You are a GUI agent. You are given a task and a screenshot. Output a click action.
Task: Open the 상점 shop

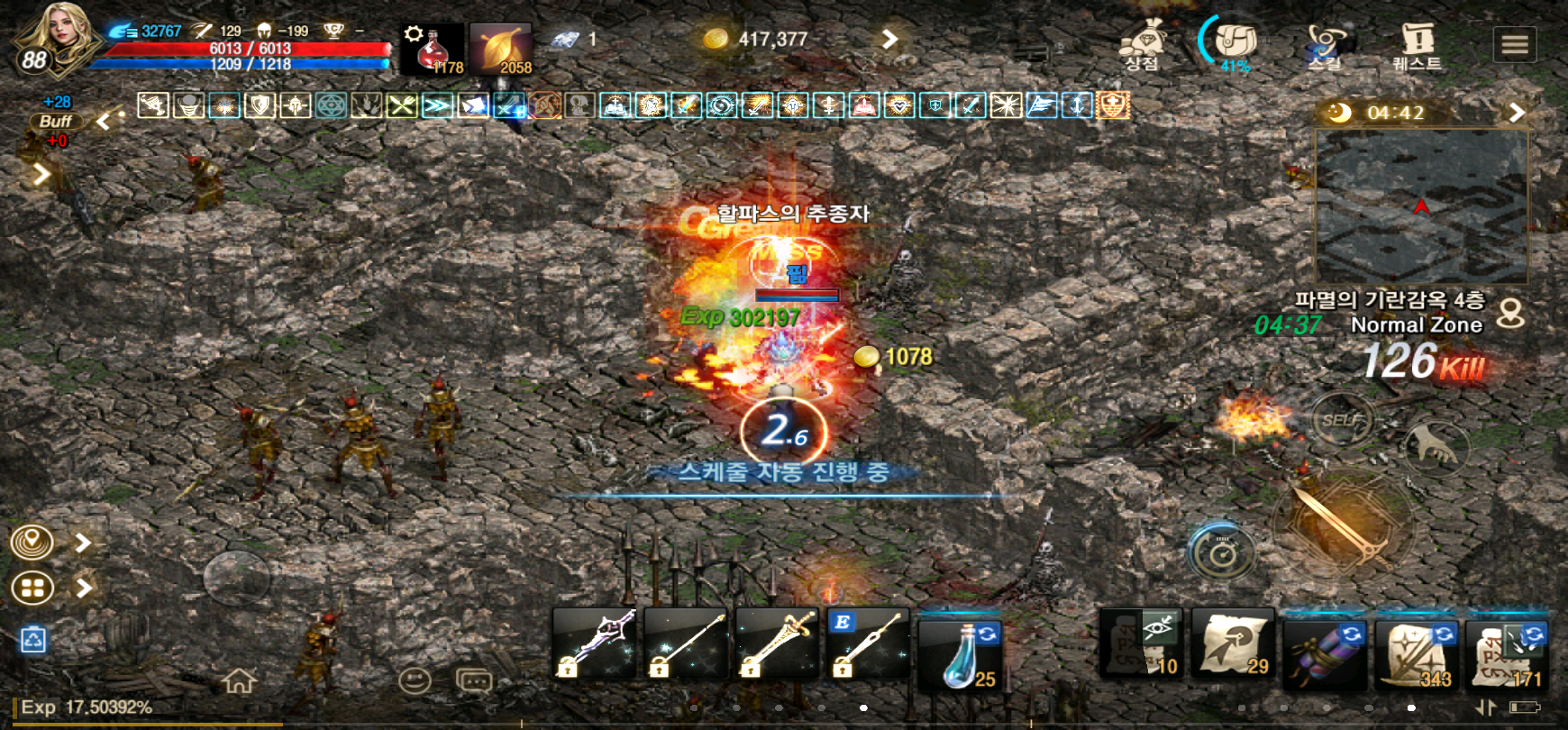[1143, 43]
